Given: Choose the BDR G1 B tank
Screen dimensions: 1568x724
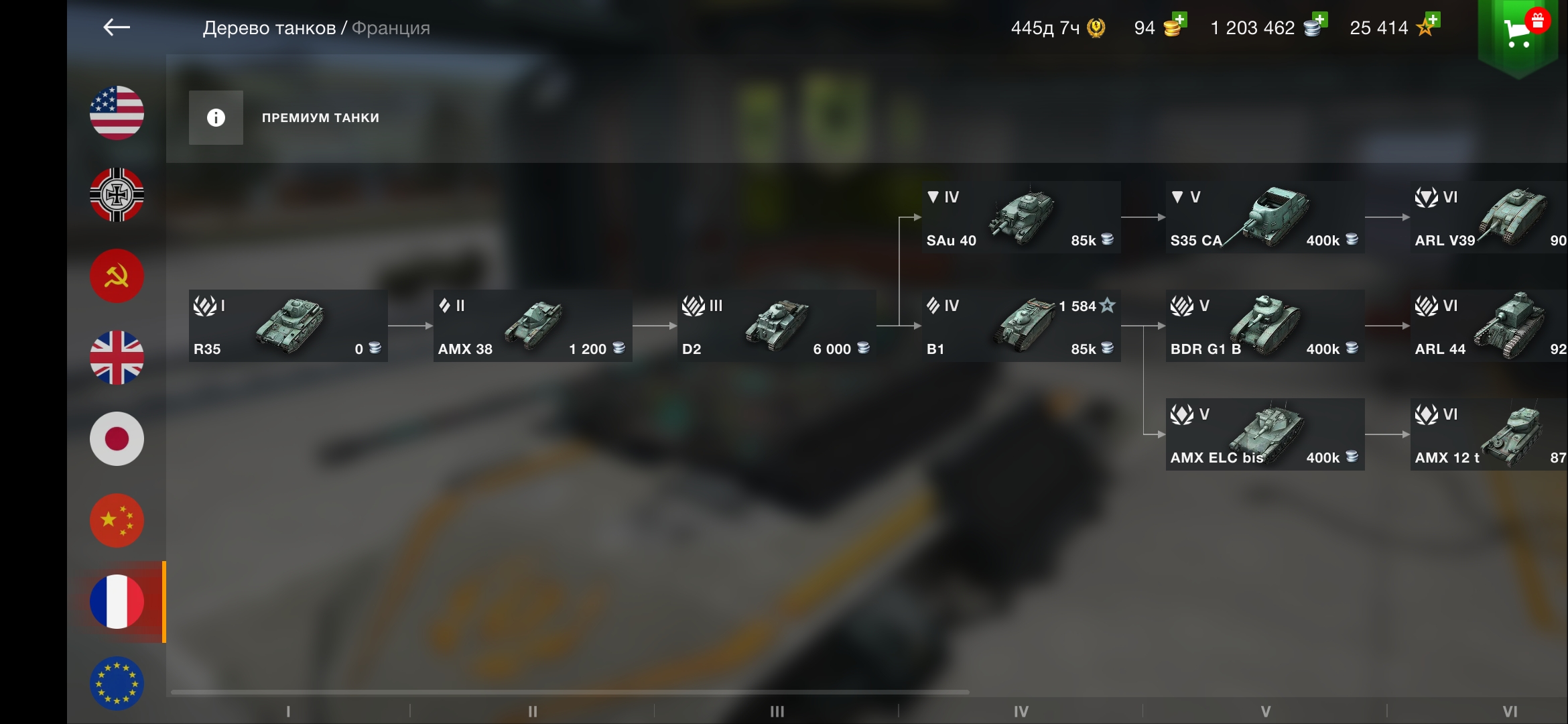Looking at the screenshot, I should tap(1265, 326).
